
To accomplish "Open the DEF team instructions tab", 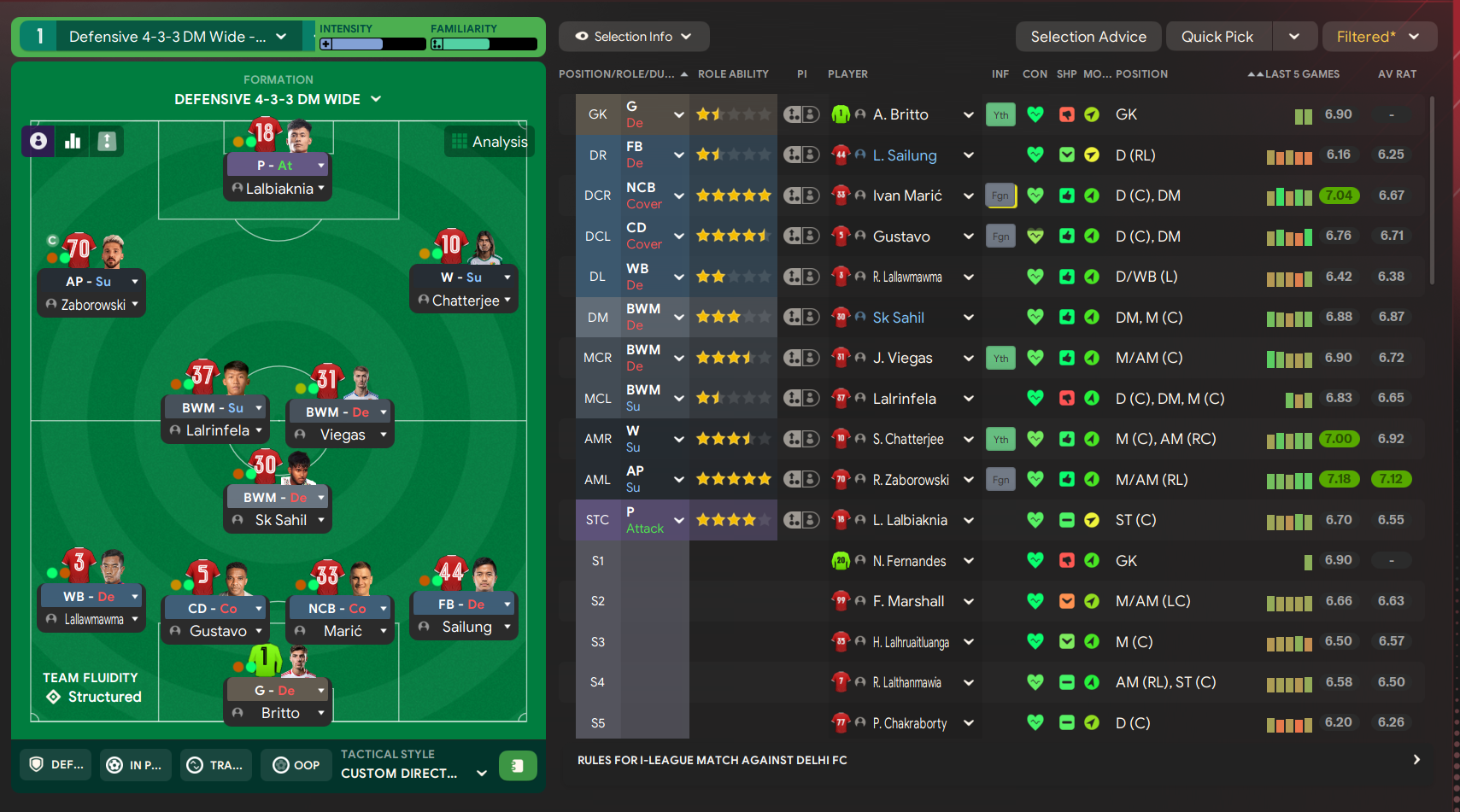I will click(57, 765).
